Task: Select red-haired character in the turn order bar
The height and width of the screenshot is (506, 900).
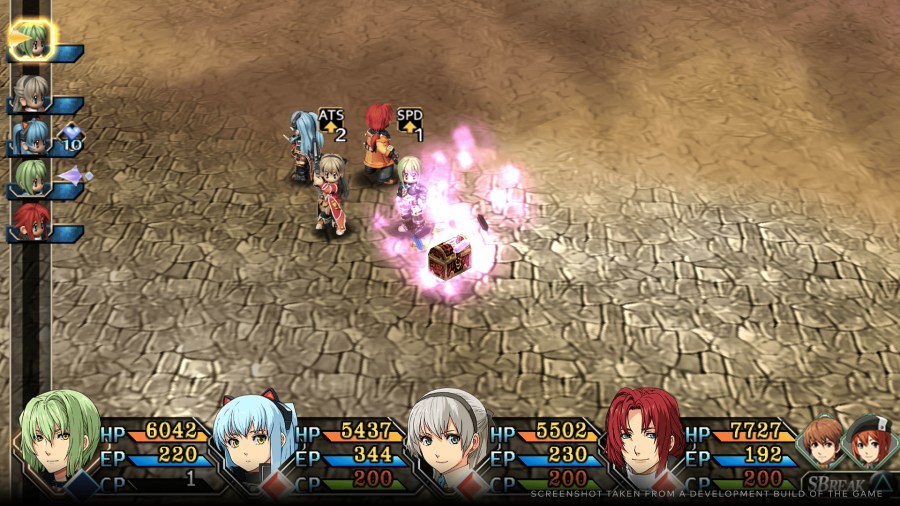Action: coord(31,222)
